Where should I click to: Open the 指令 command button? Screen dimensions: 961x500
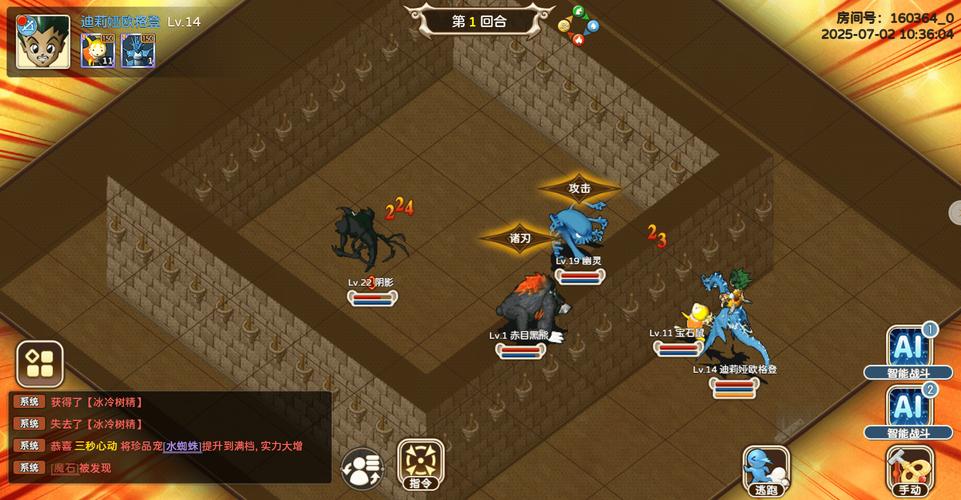click(421, 464)
